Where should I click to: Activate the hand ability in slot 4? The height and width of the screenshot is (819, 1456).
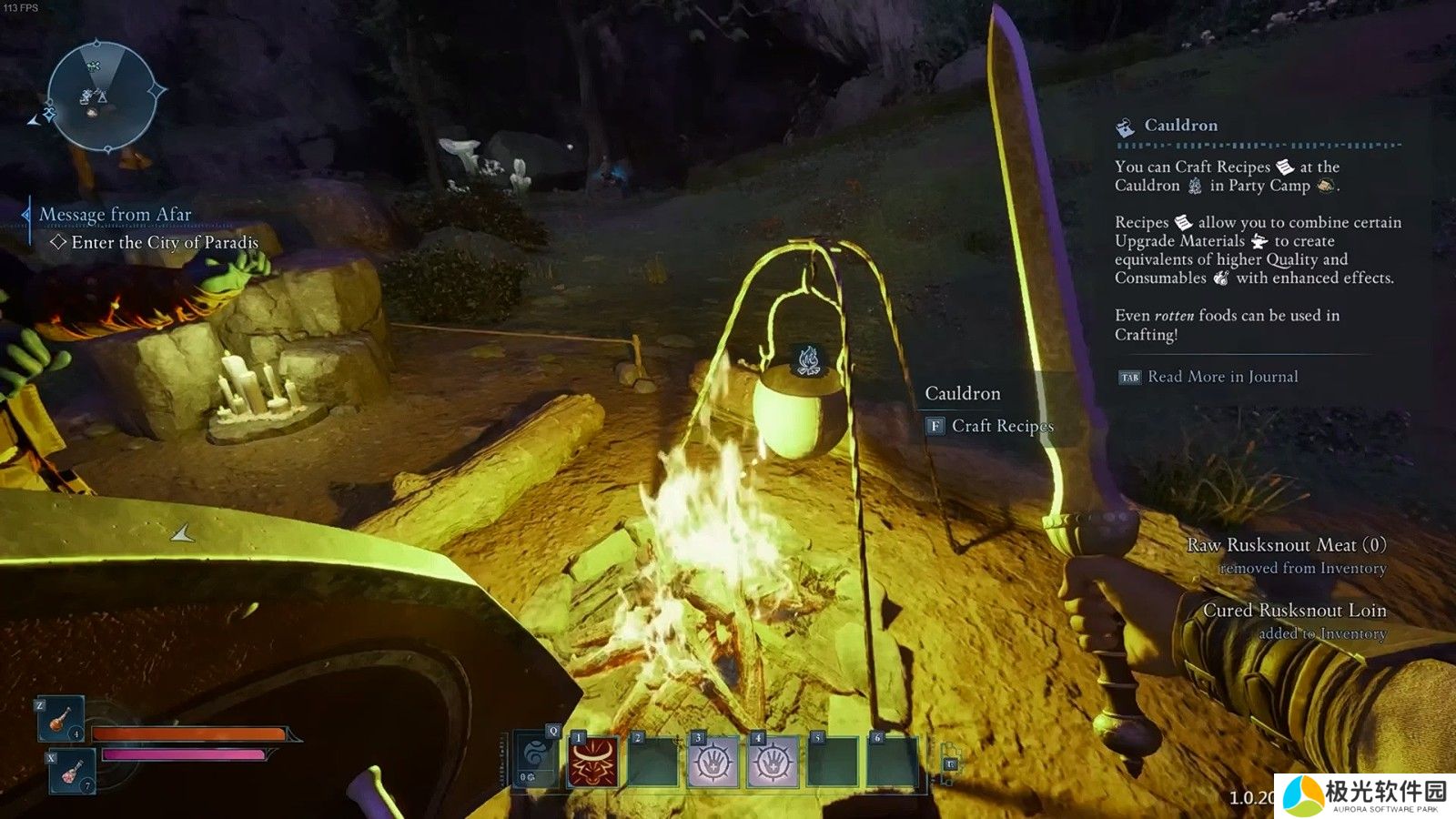(x=773, y=762)
